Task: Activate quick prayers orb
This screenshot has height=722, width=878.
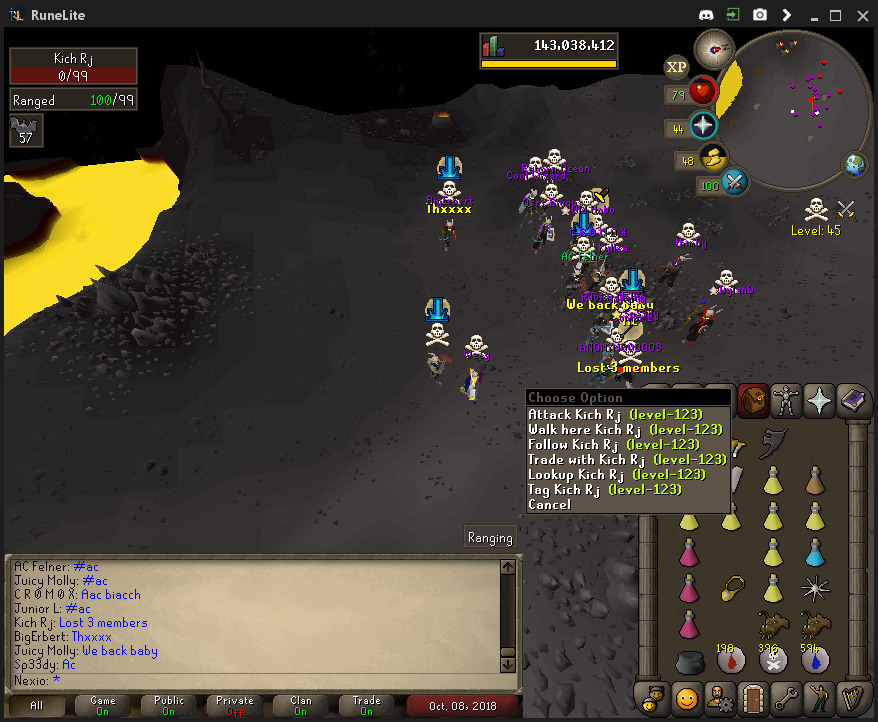Action: coord(704,126)
